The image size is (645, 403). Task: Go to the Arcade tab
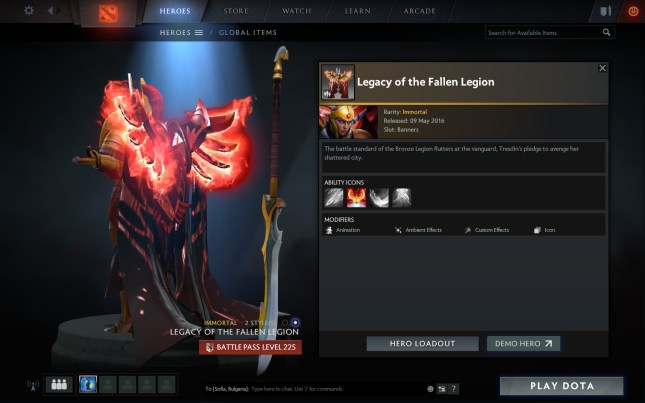[419, 11]
